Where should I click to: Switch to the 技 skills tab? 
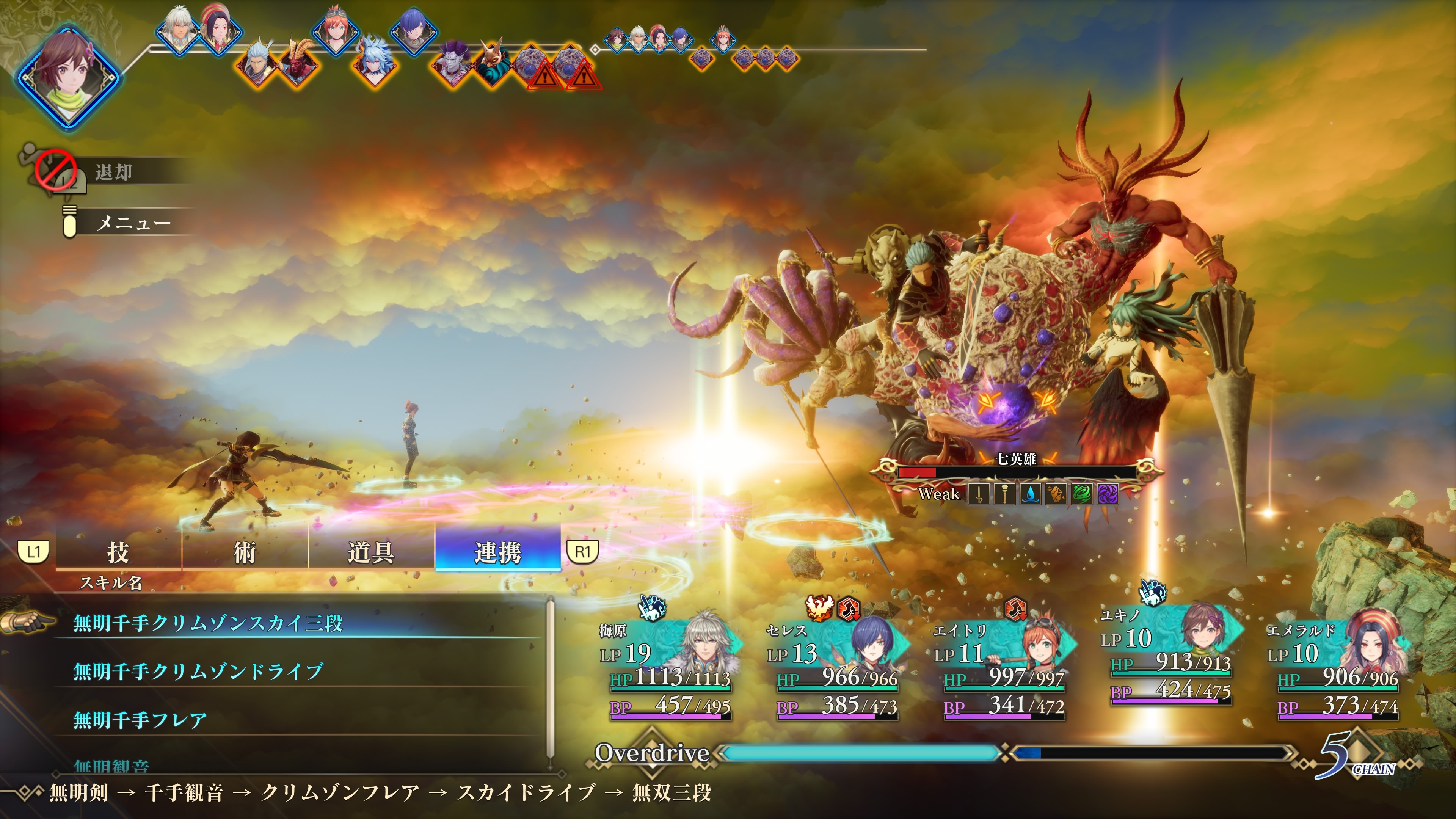point(118,552)
